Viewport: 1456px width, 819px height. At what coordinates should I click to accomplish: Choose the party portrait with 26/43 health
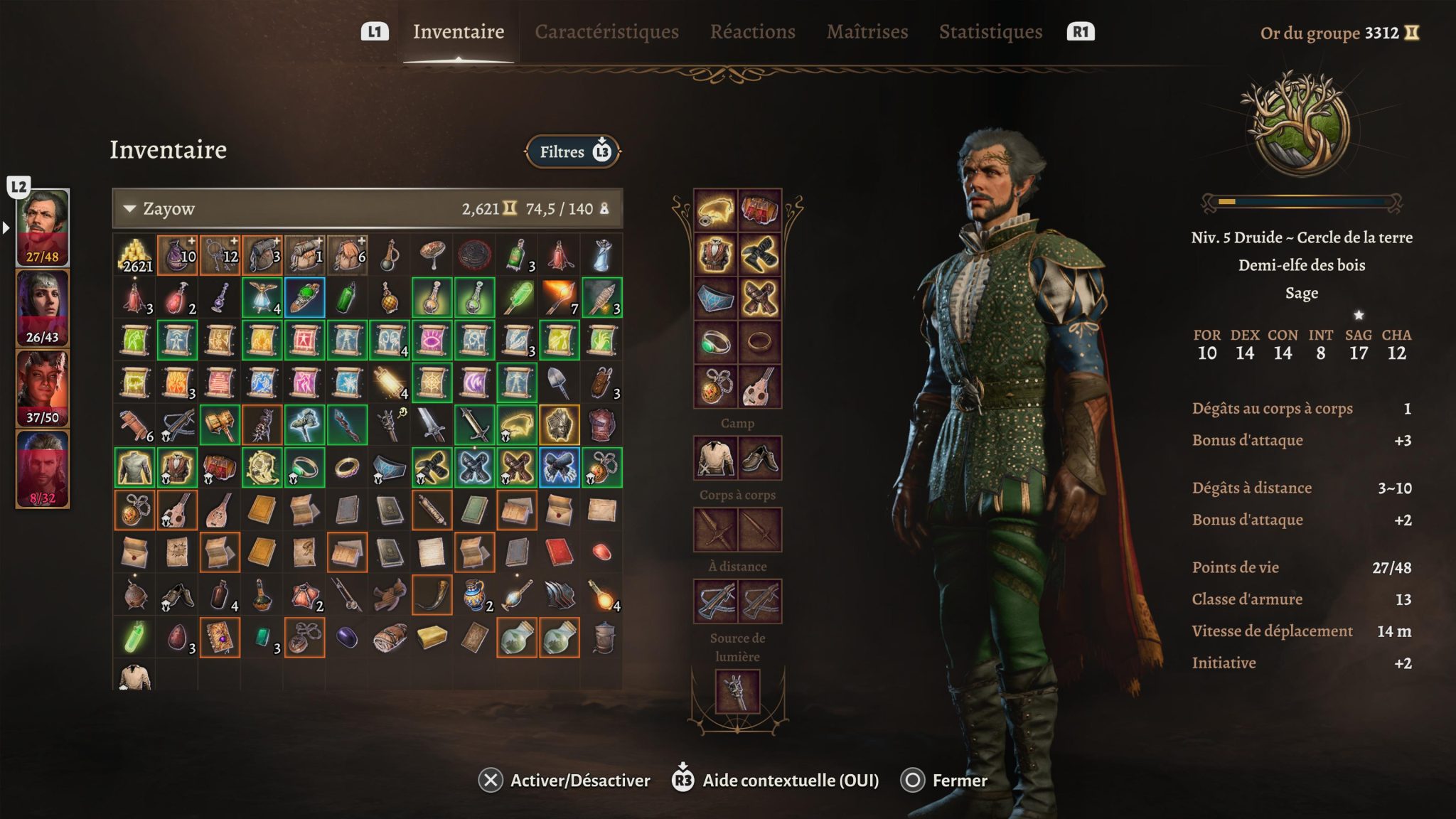tap(43, 308)
